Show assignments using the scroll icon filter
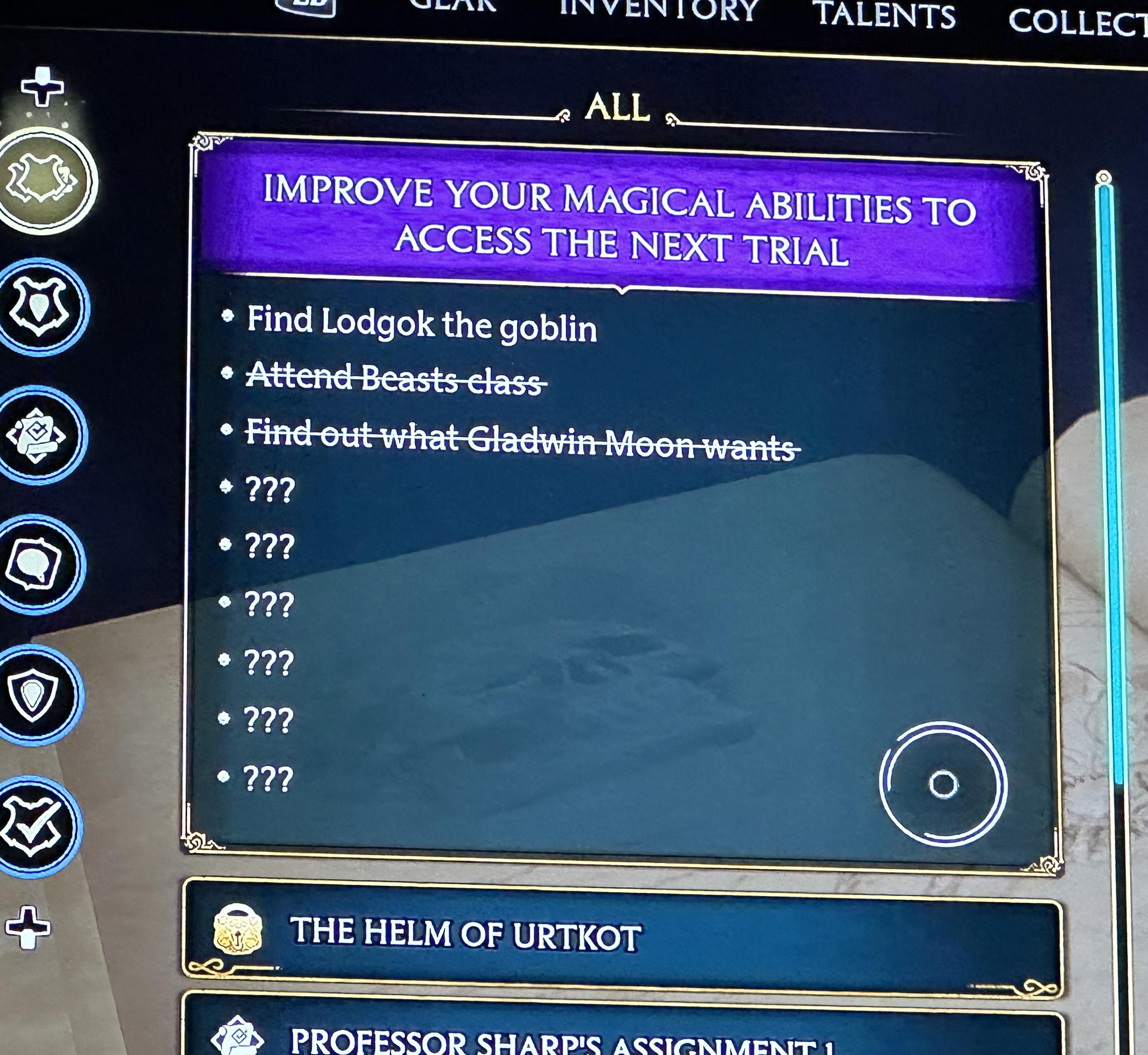 click(37, 436)
